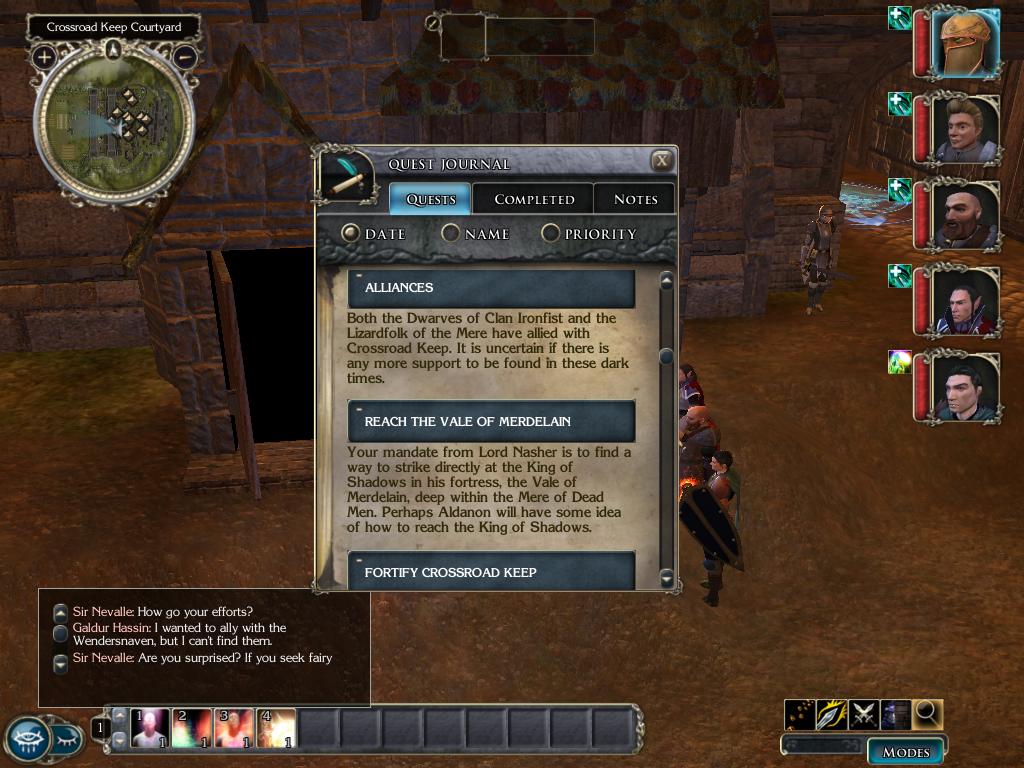Open the Notes tab
The height and width of the screenshot is (768, 1024).
tap(635, 199)
